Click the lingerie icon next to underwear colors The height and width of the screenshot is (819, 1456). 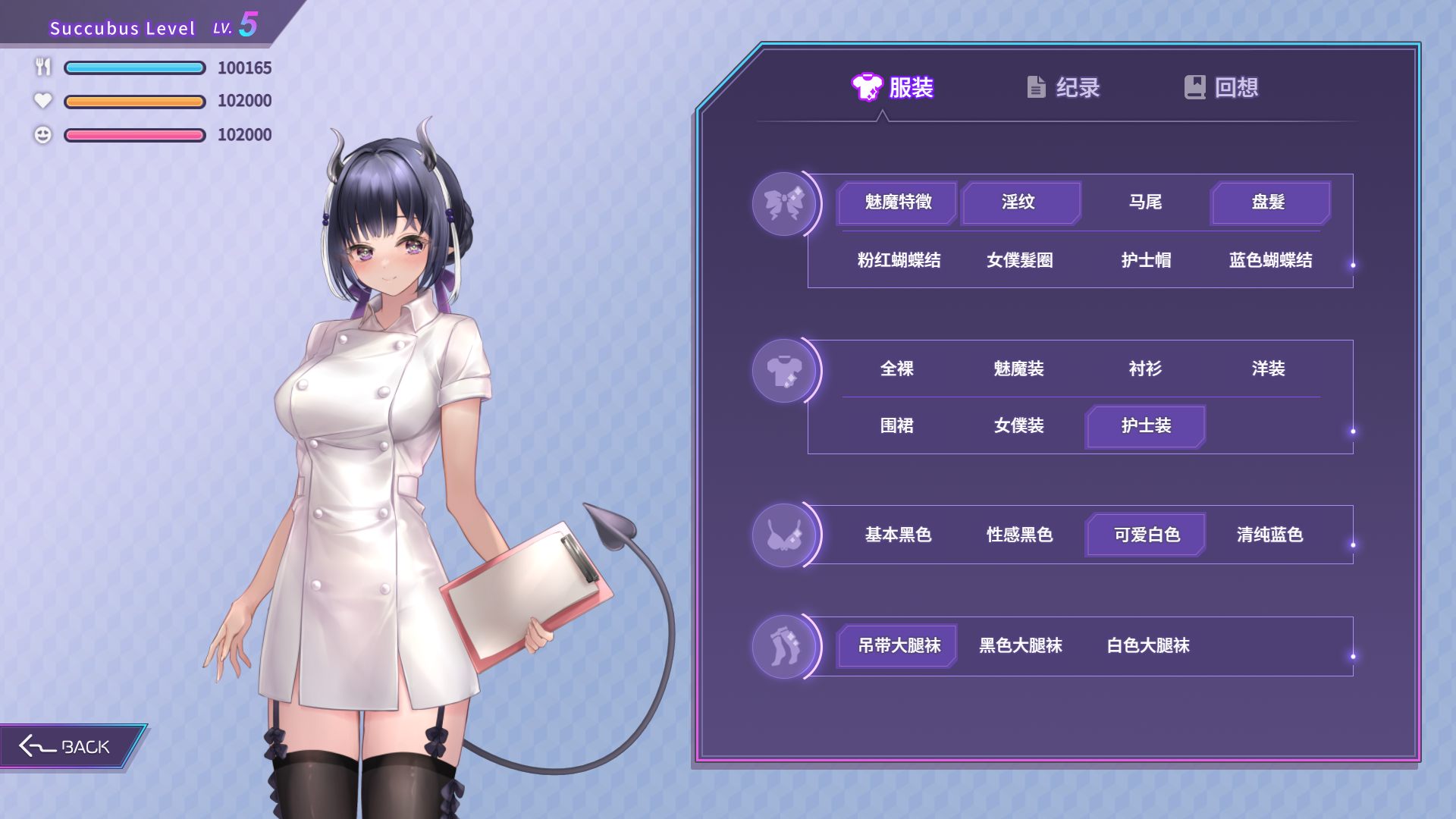785,535
